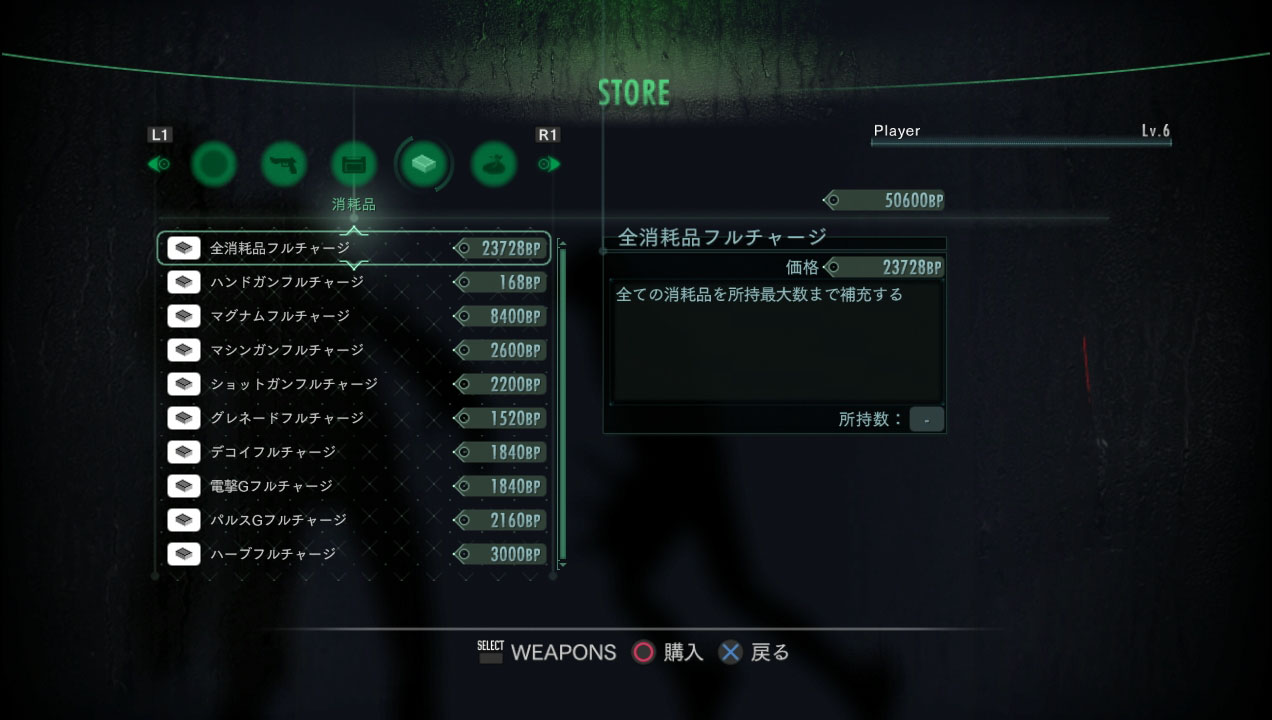Select 全消耗品フルチャージ list entry

click(354, 248)
